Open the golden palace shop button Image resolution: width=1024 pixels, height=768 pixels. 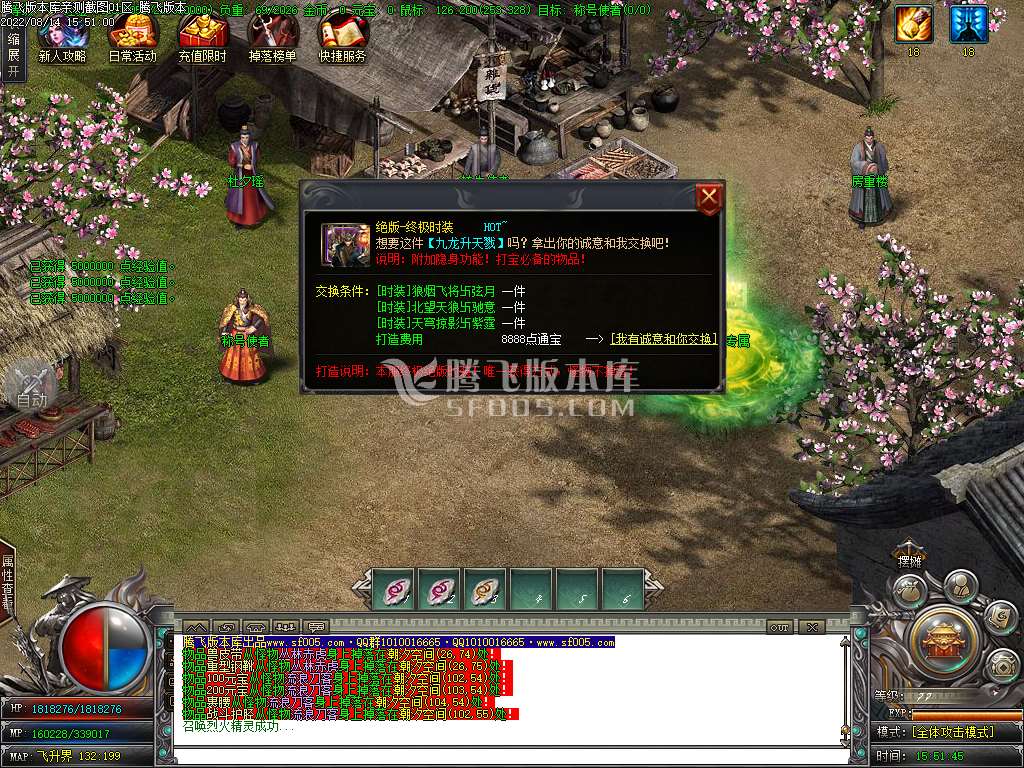[945, 636]
